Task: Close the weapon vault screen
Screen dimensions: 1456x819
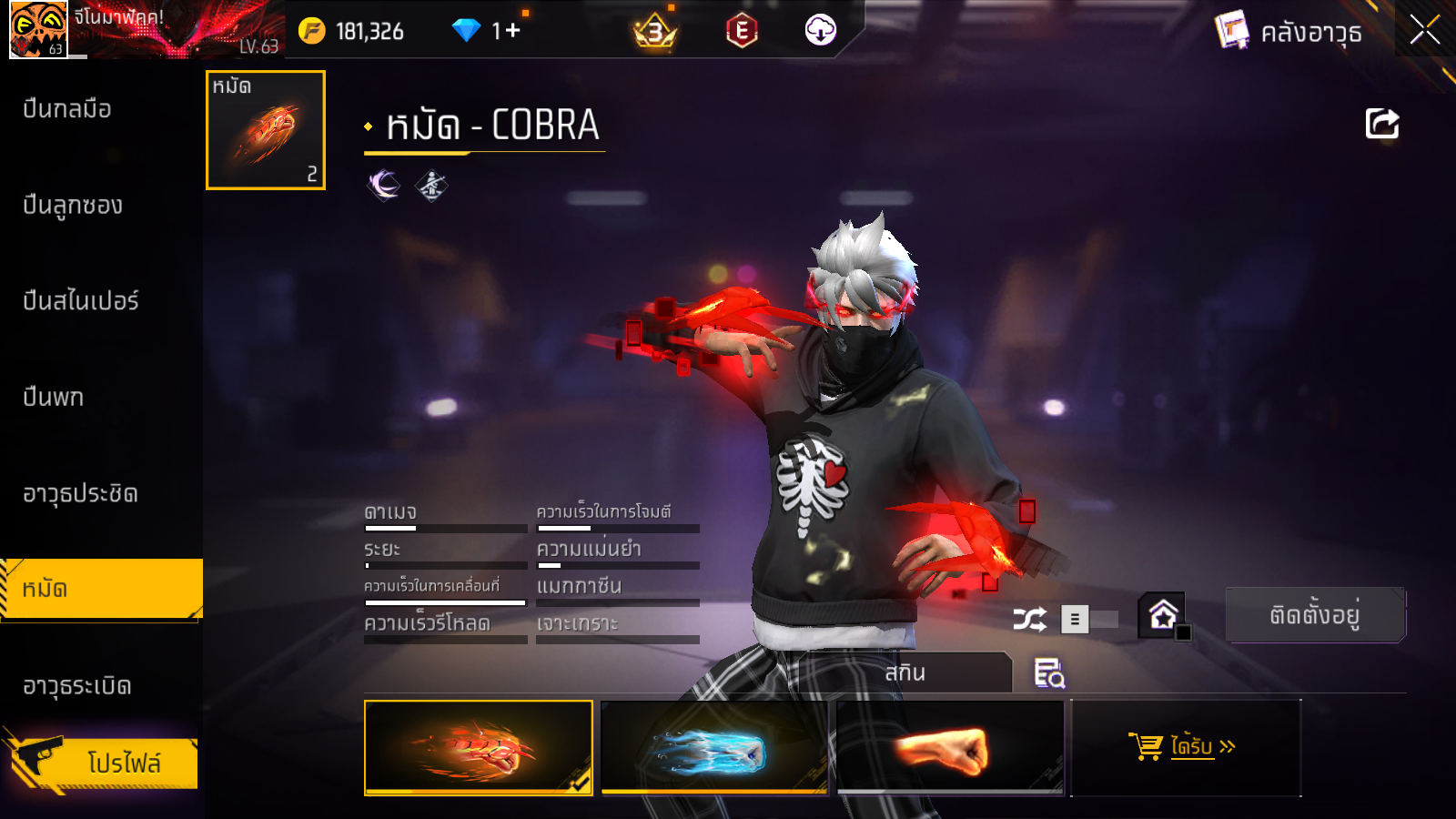Action: 1424,30
